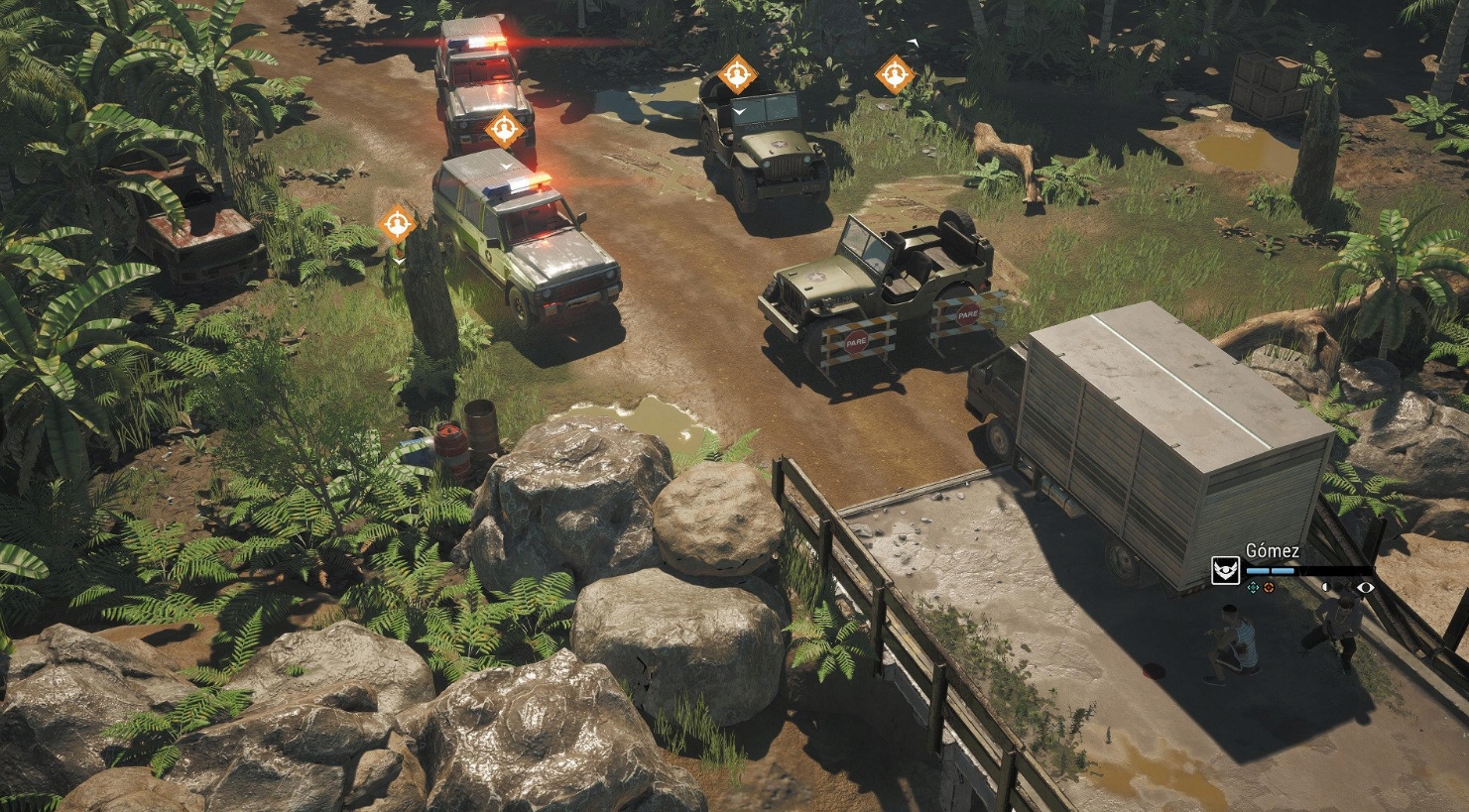
Task: Select the orange target marker above the jeep
Action: tap(737, 74)
